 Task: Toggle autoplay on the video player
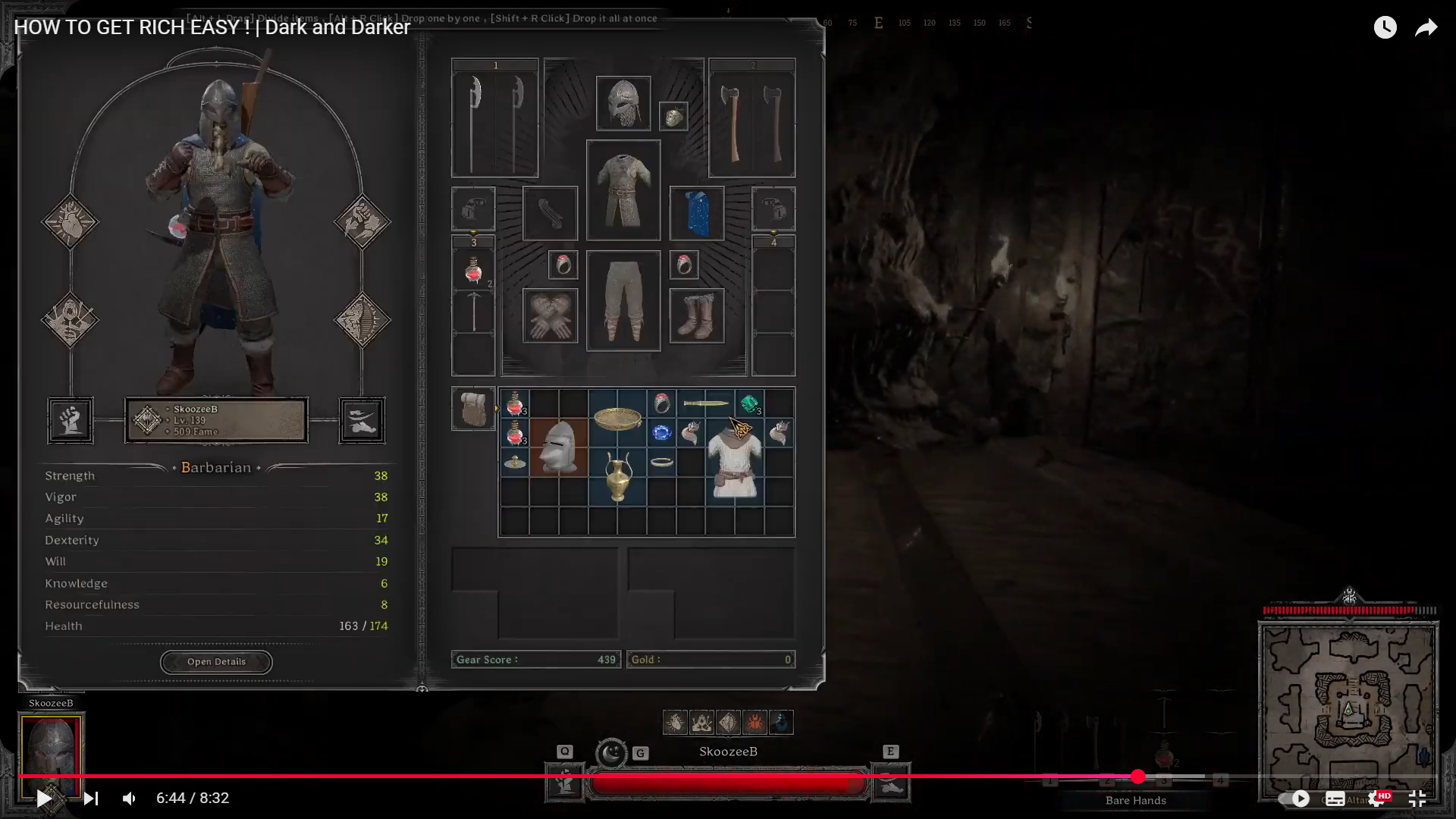coord(1301,799)
